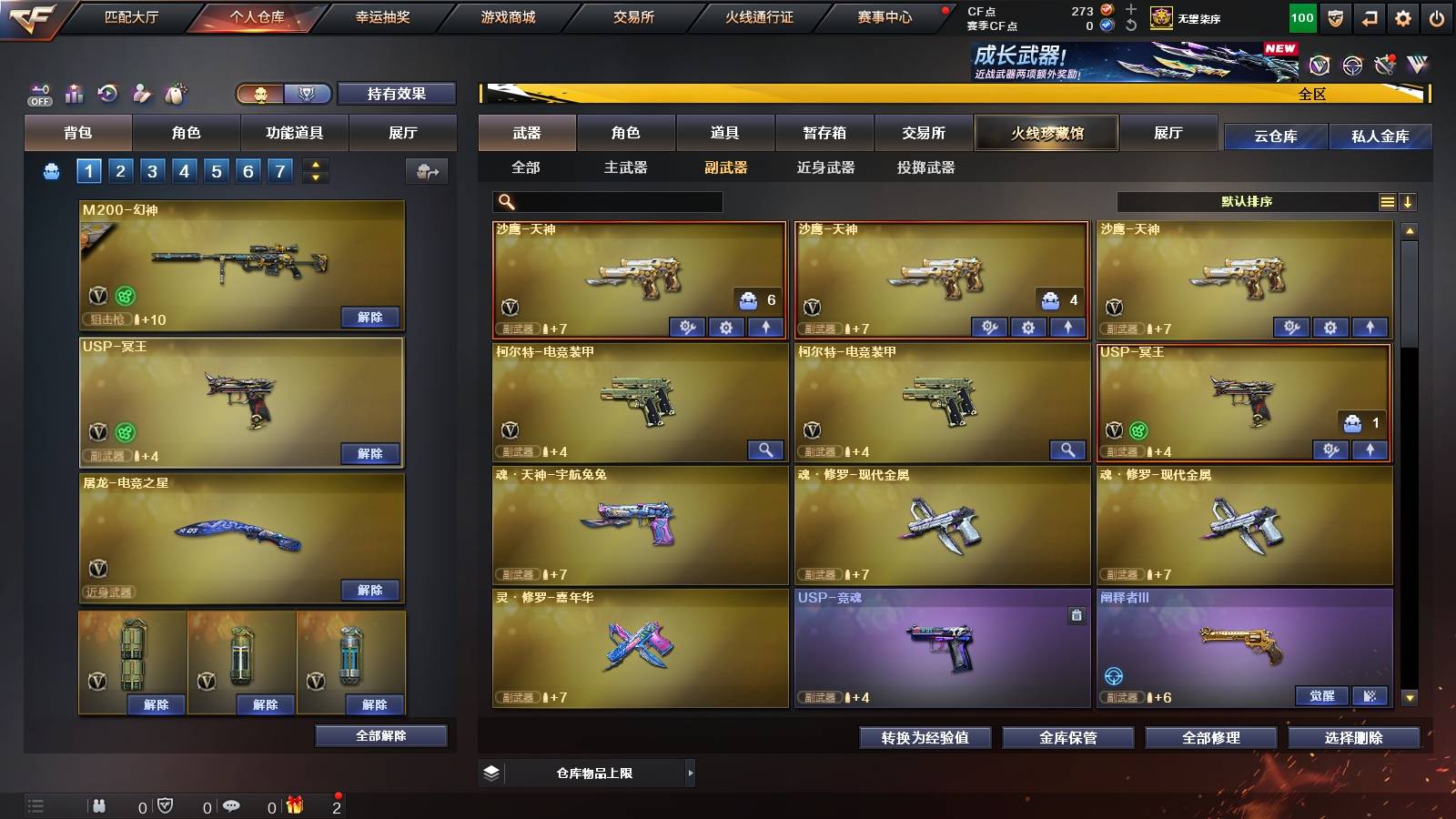Viewport: 1456px width, 819px height.
Task: Open the bar chart statistics icon in sidebar
Action: 73,94
